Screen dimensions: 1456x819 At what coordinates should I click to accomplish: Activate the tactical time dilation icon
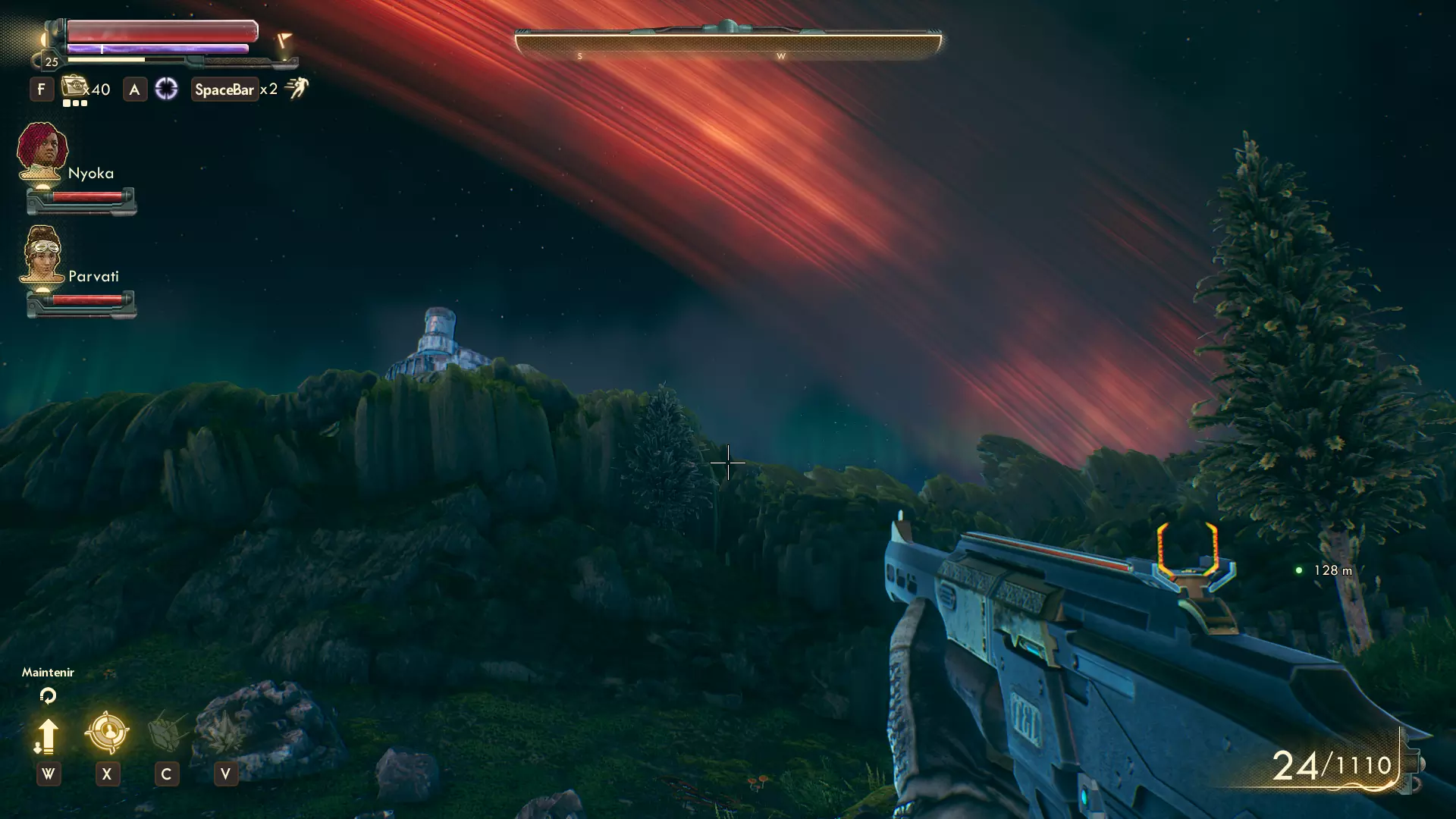coord(166,89)
